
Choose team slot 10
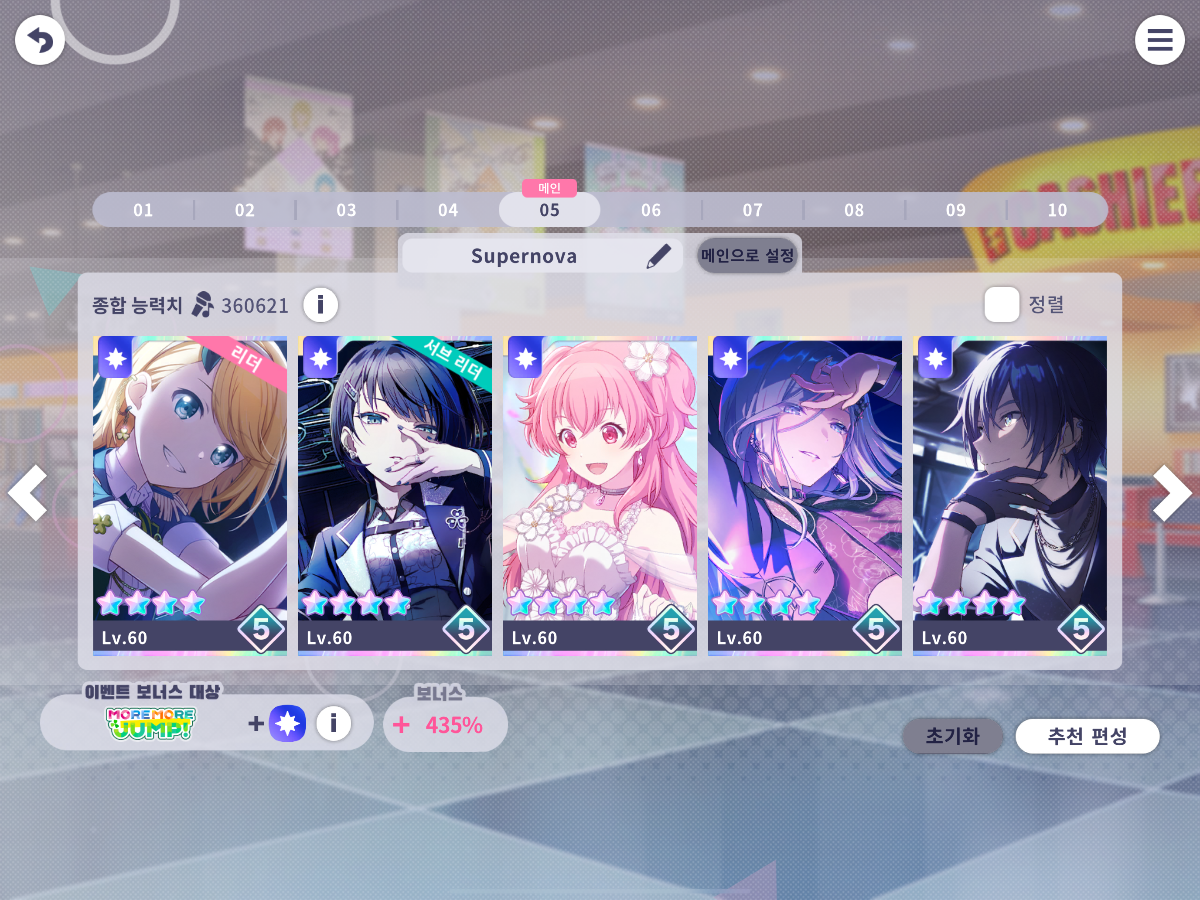coord(1057,210)
